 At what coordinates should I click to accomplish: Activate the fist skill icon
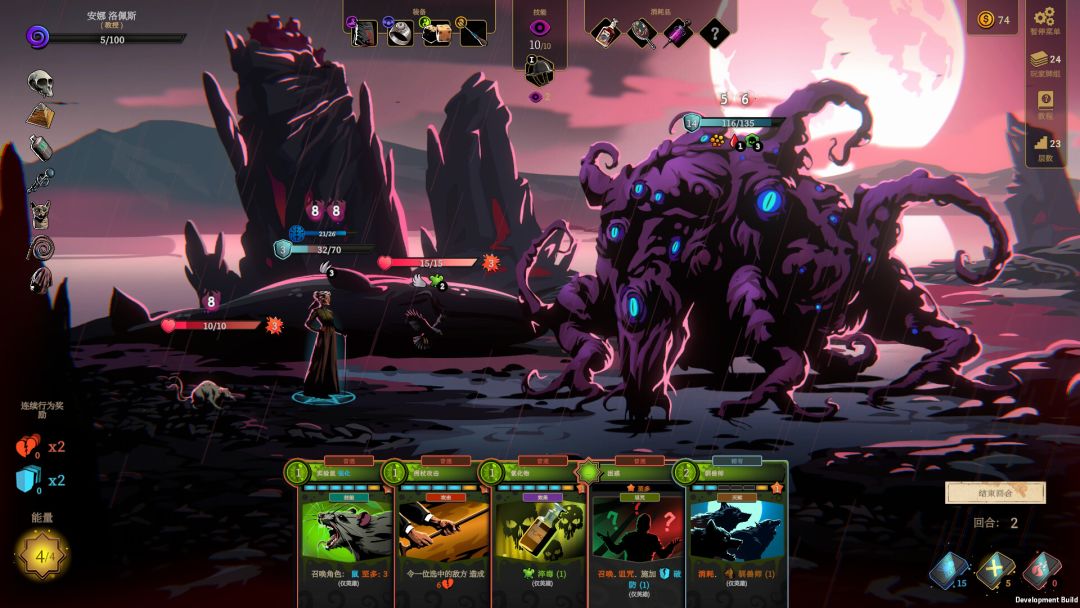point(540,70)
